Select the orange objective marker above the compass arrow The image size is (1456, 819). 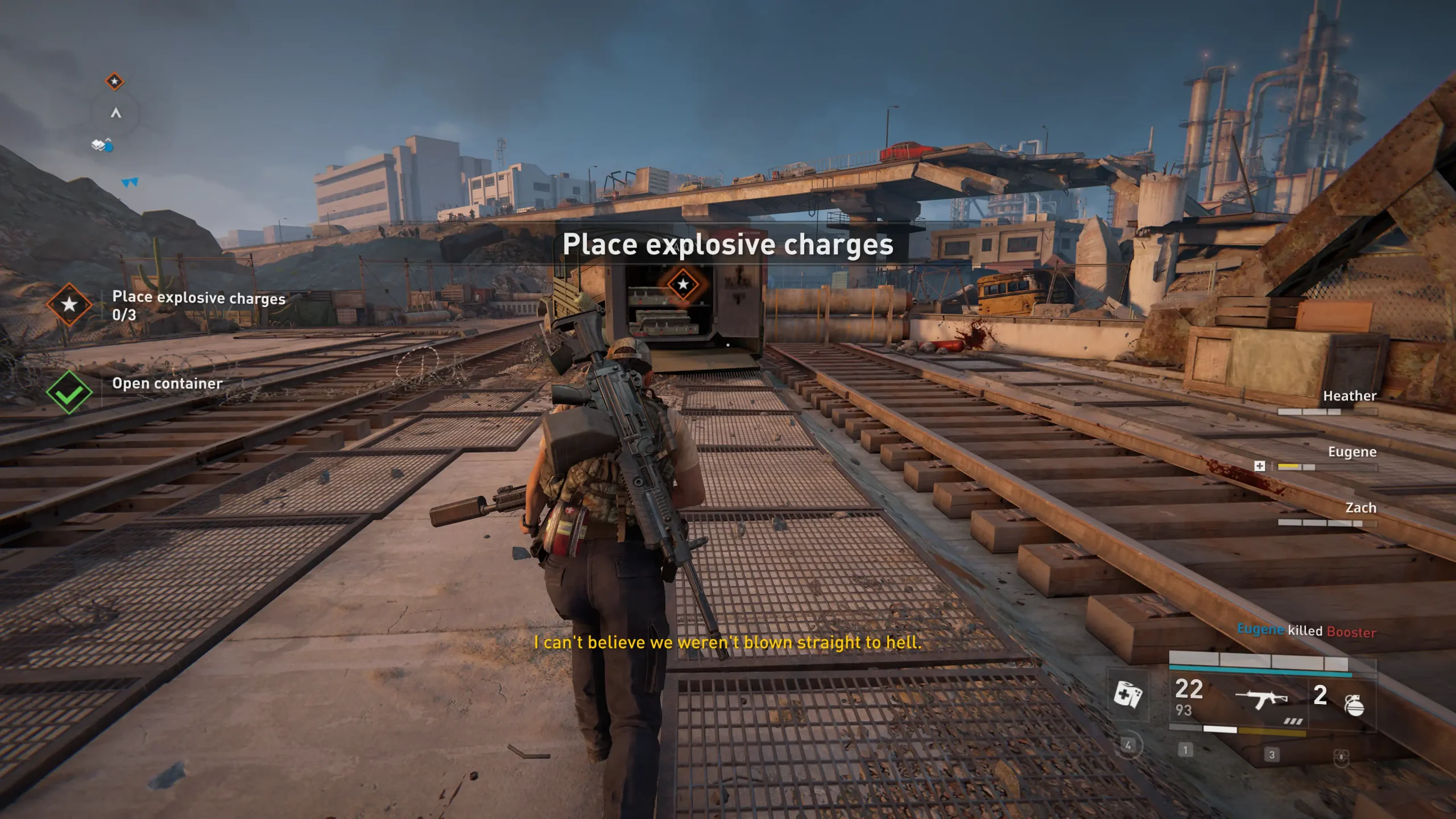(115, 81)
